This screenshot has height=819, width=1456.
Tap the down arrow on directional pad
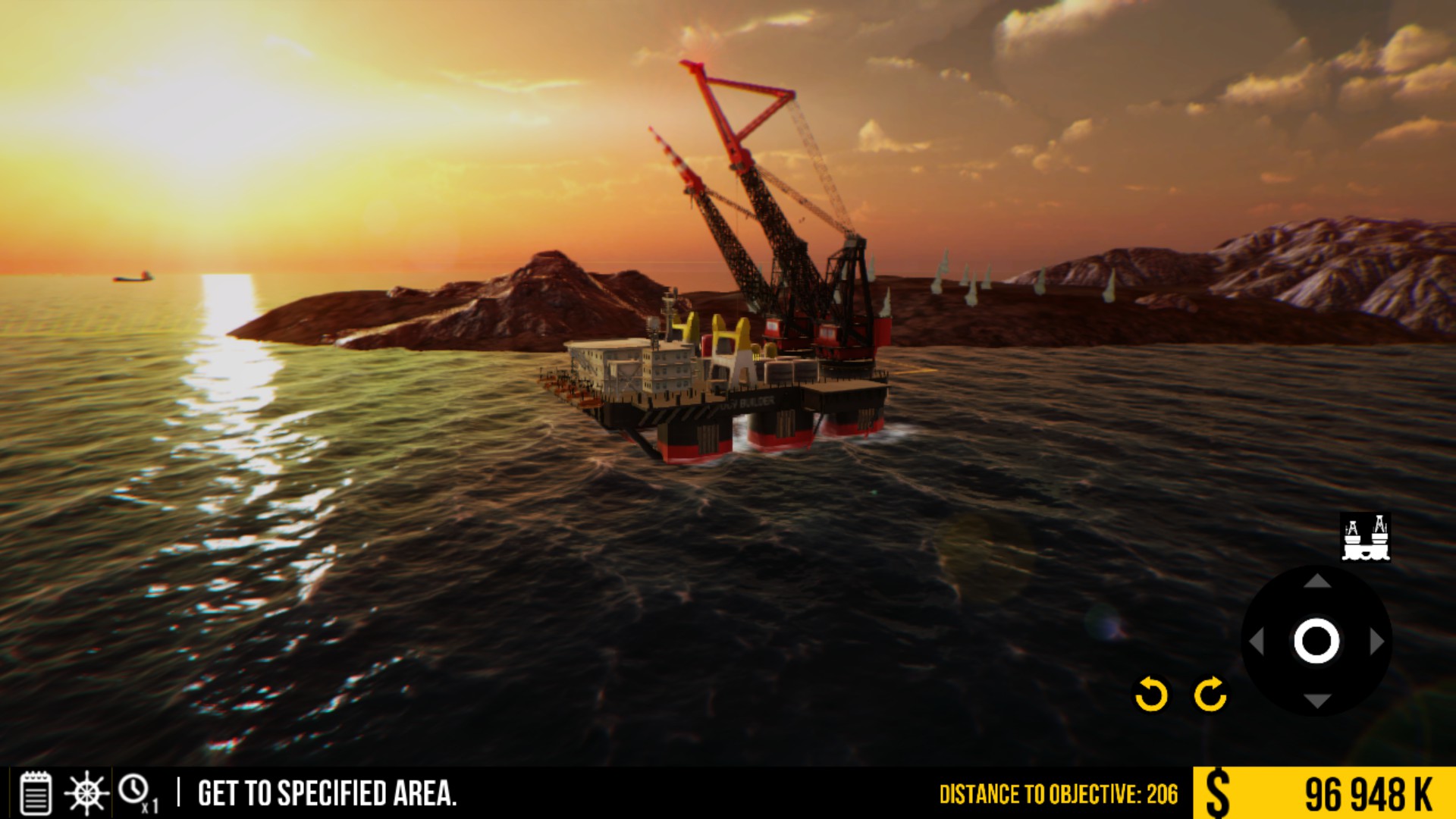[1317, 701]
